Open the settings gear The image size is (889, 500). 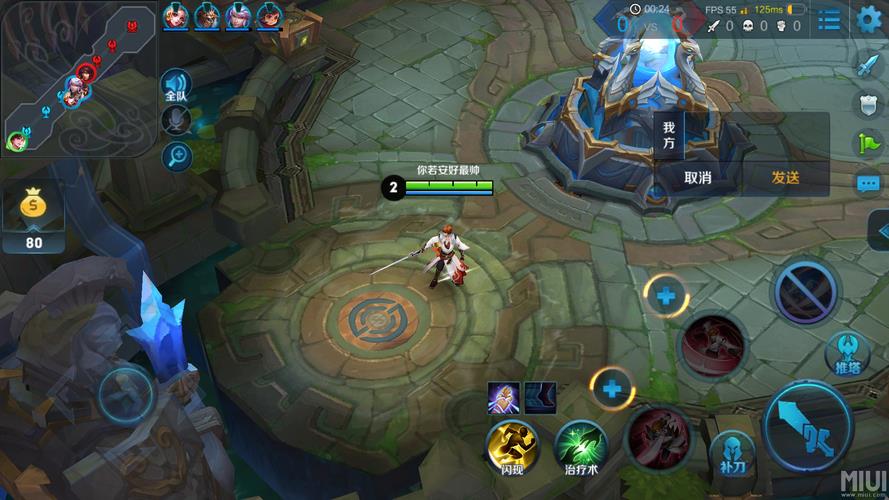[x=868, y=18]
